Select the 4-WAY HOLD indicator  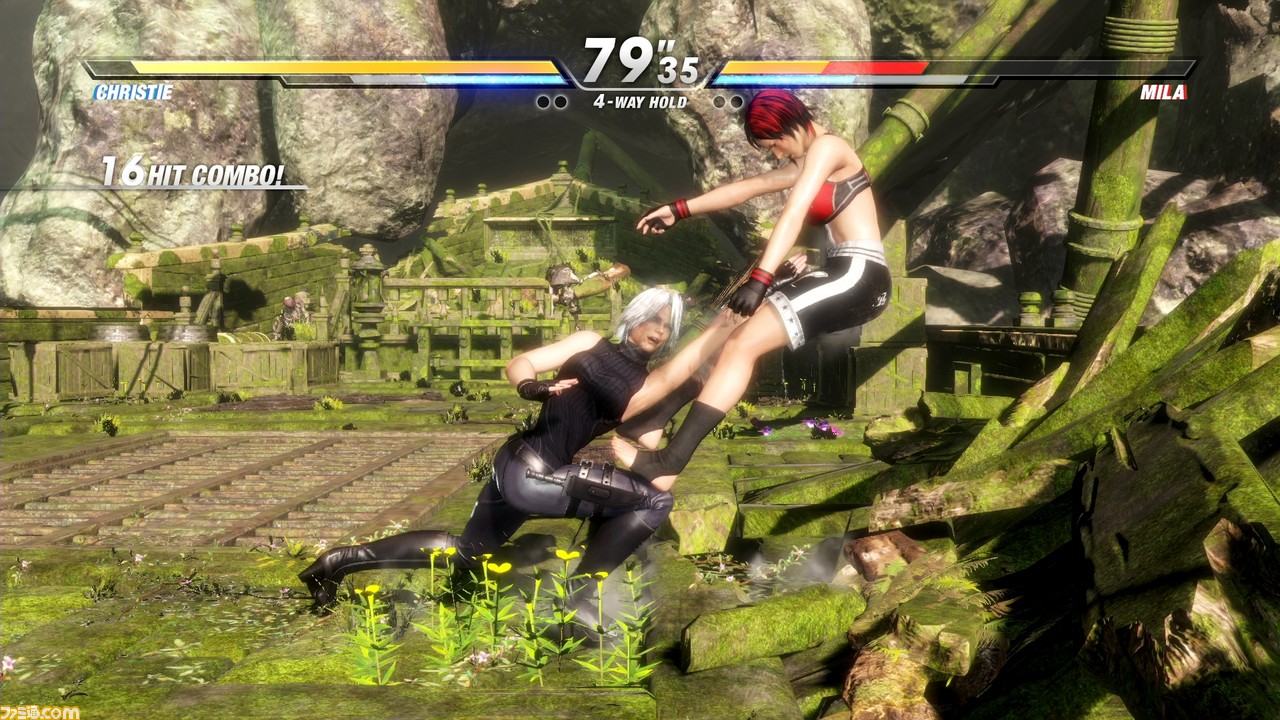(x=640, y=99)
